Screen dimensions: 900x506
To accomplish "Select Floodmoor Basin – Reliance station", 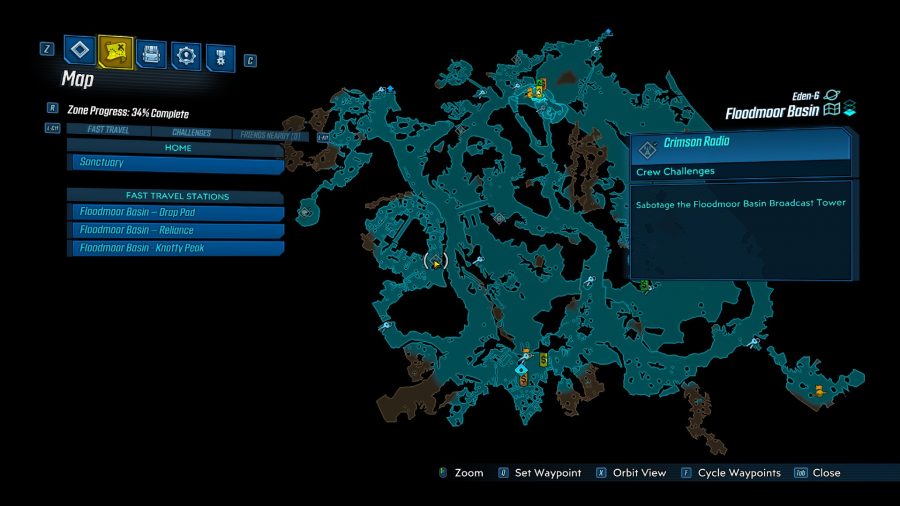I will point(176,230).
